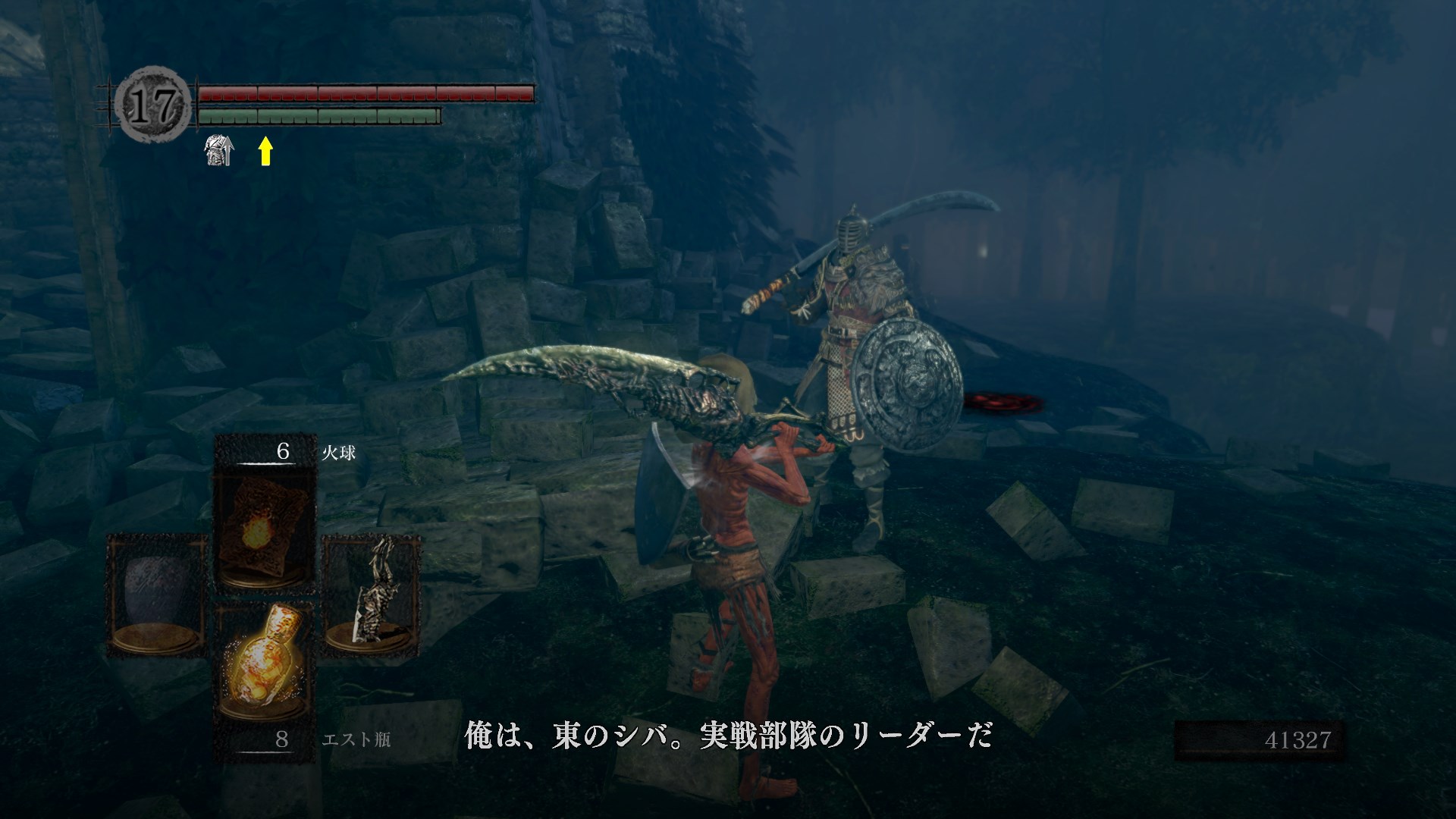Click the yellow up-arrow status icon
Image resolution: width=1456 pixels, height=819 pixels.
pos(265,151)
